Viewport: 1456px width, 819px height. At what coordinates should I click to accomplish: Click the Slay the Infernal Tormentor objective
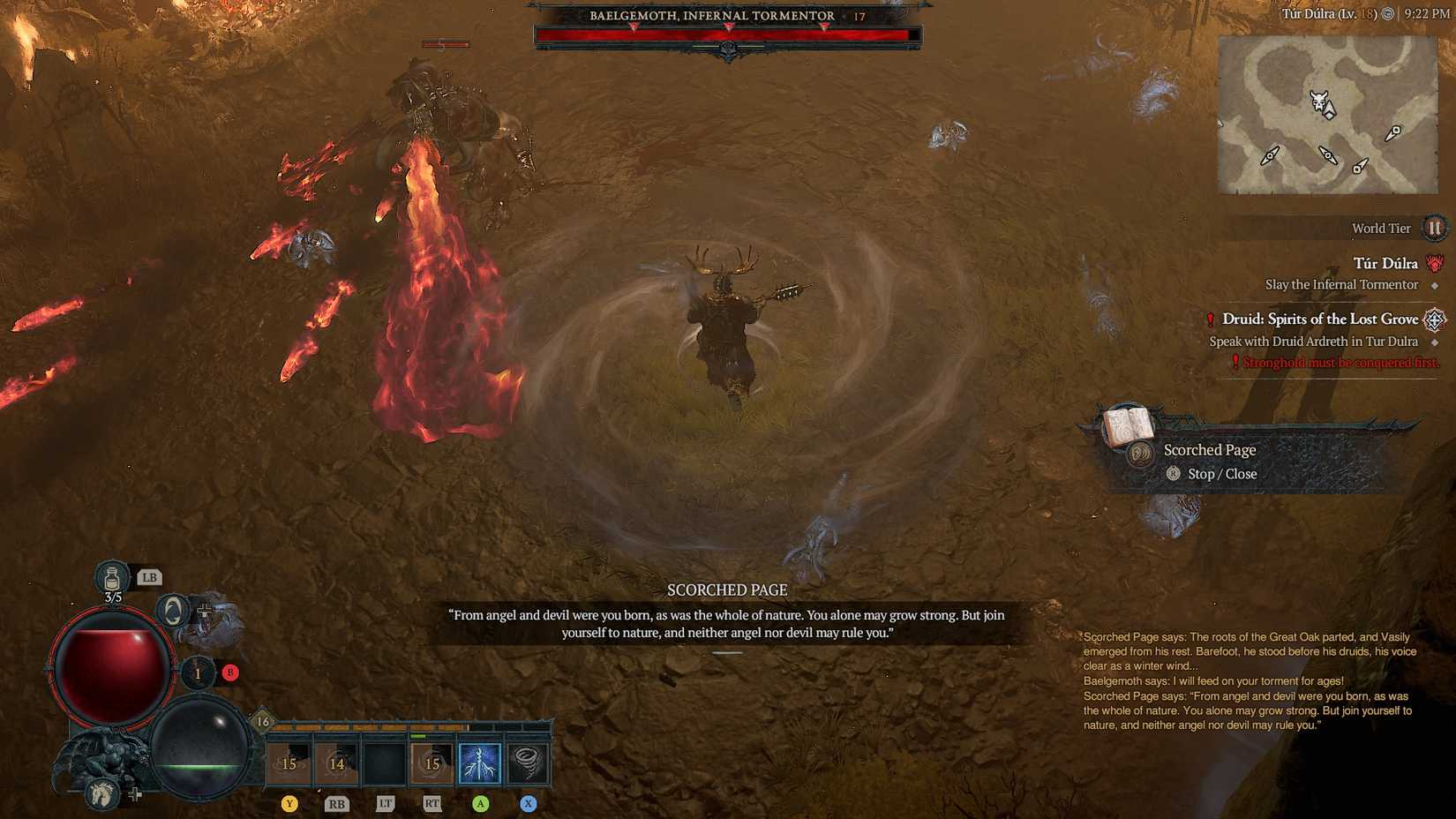1342,284
